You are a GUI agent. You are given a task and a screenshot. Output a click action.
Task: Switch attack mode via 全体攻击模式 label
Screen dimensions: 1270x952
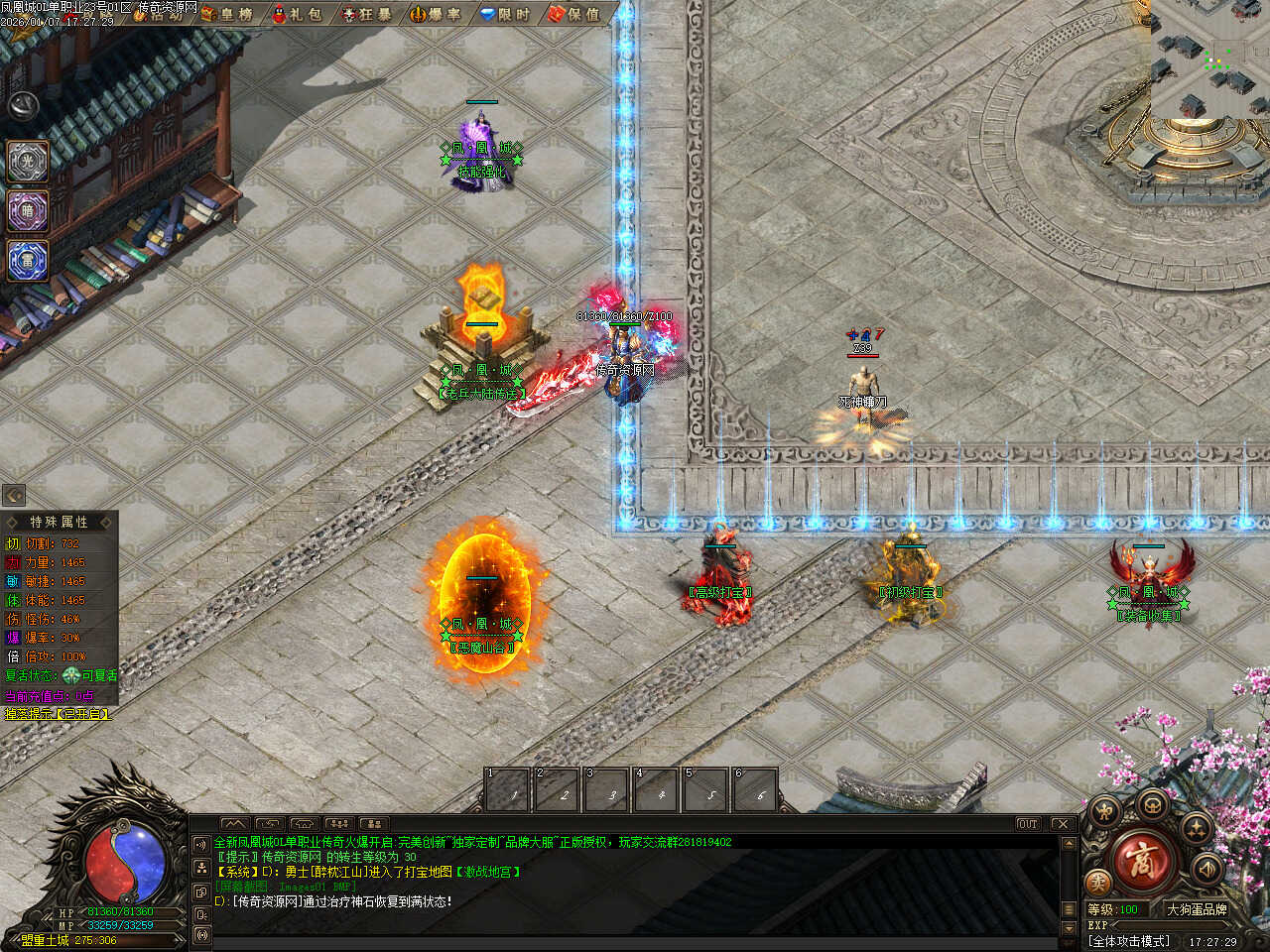click(1129, 941)
